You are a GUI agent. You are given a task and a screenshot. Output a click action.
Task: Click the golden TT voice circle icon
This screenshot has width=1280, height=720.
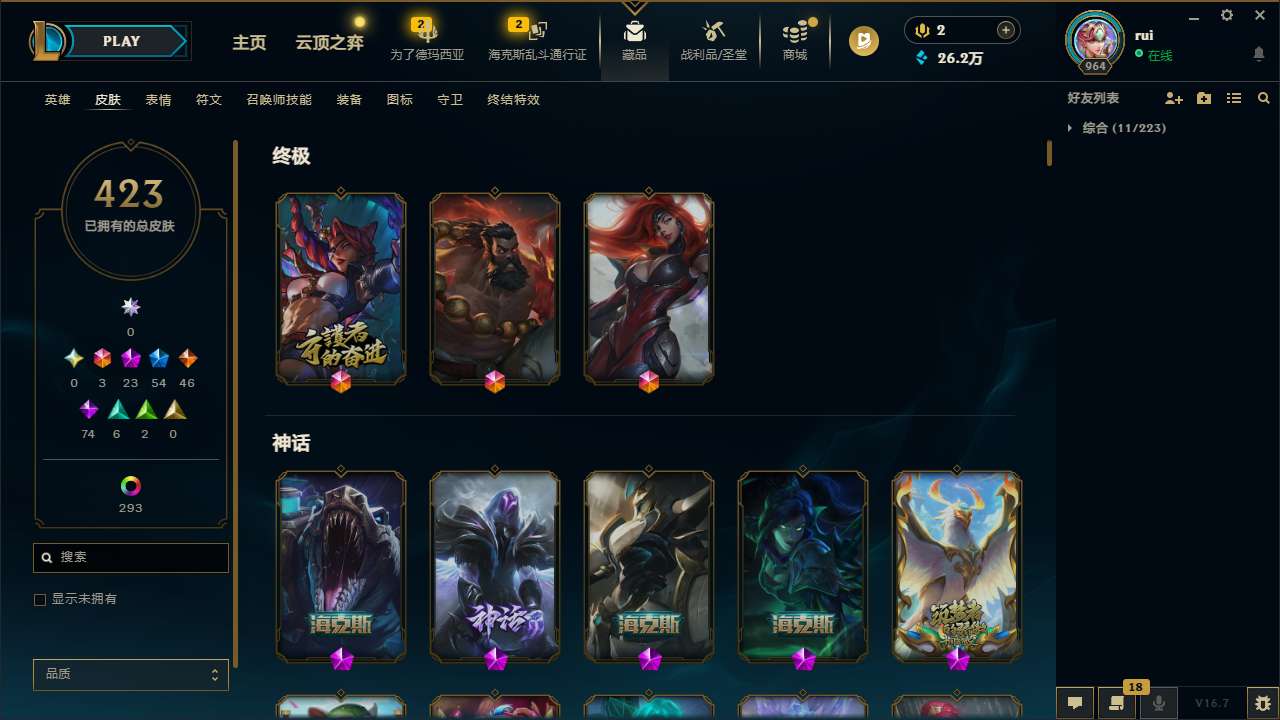coord(863,41)
